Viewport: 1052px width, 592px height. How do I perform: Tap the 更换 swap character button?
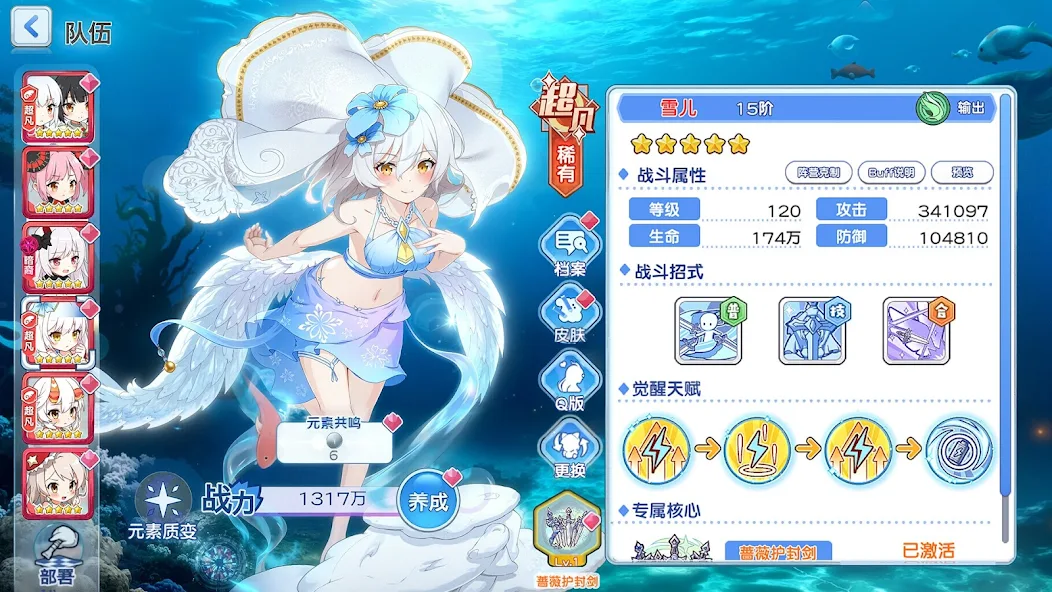pyautogui.click(x=570, y=452)
